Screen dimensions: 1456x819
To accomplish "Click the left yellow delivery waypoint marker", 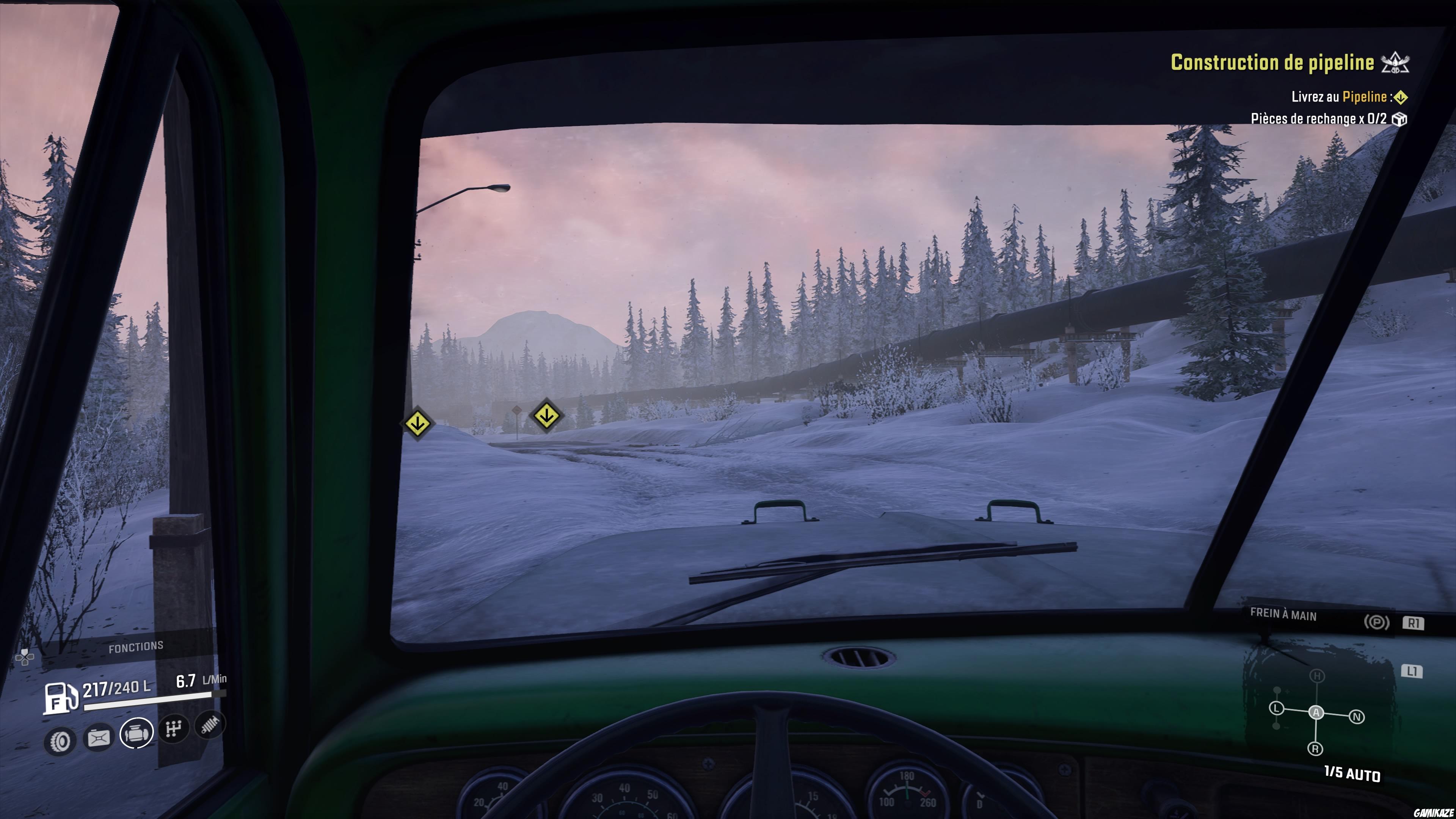I will [418, 422].
